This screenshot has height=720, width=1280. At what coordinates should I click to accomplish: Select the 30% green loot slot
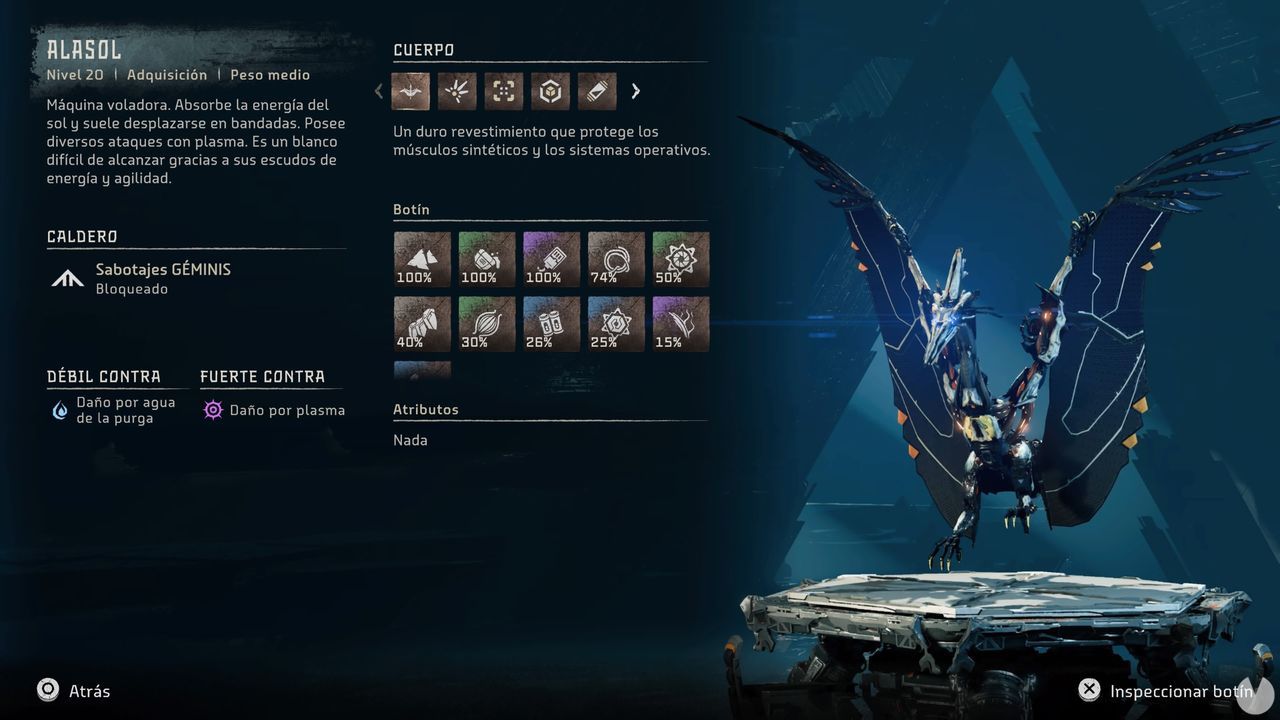(487, 324)
